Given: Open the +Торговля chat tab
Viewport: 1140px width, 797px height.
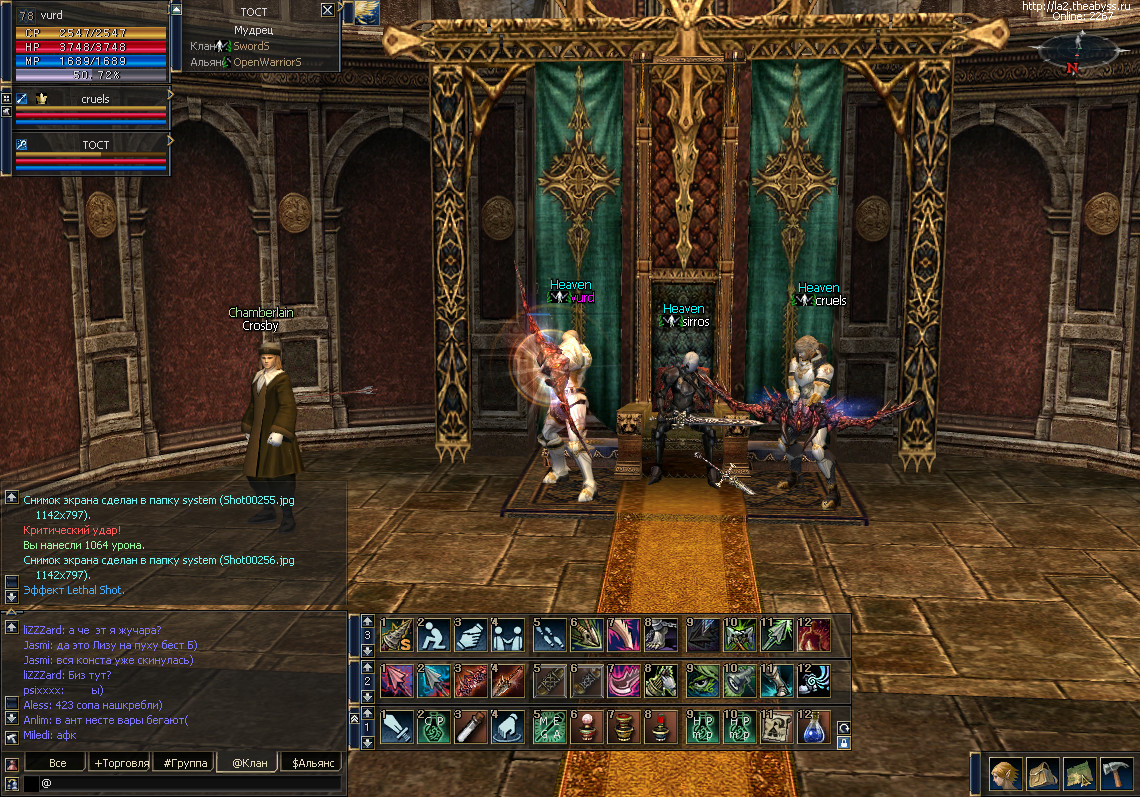Looking at the screenshot, I should 121,763.
